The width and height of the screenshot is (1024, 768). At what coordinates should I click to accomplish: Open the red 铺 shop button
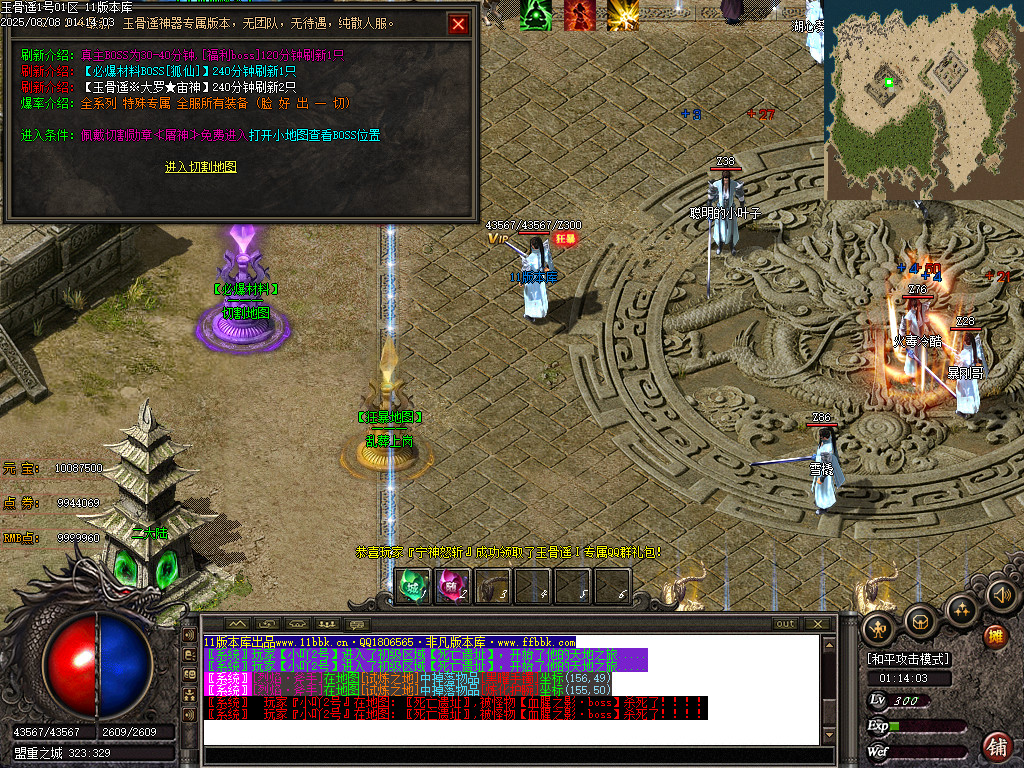click(x=996, y=746)
